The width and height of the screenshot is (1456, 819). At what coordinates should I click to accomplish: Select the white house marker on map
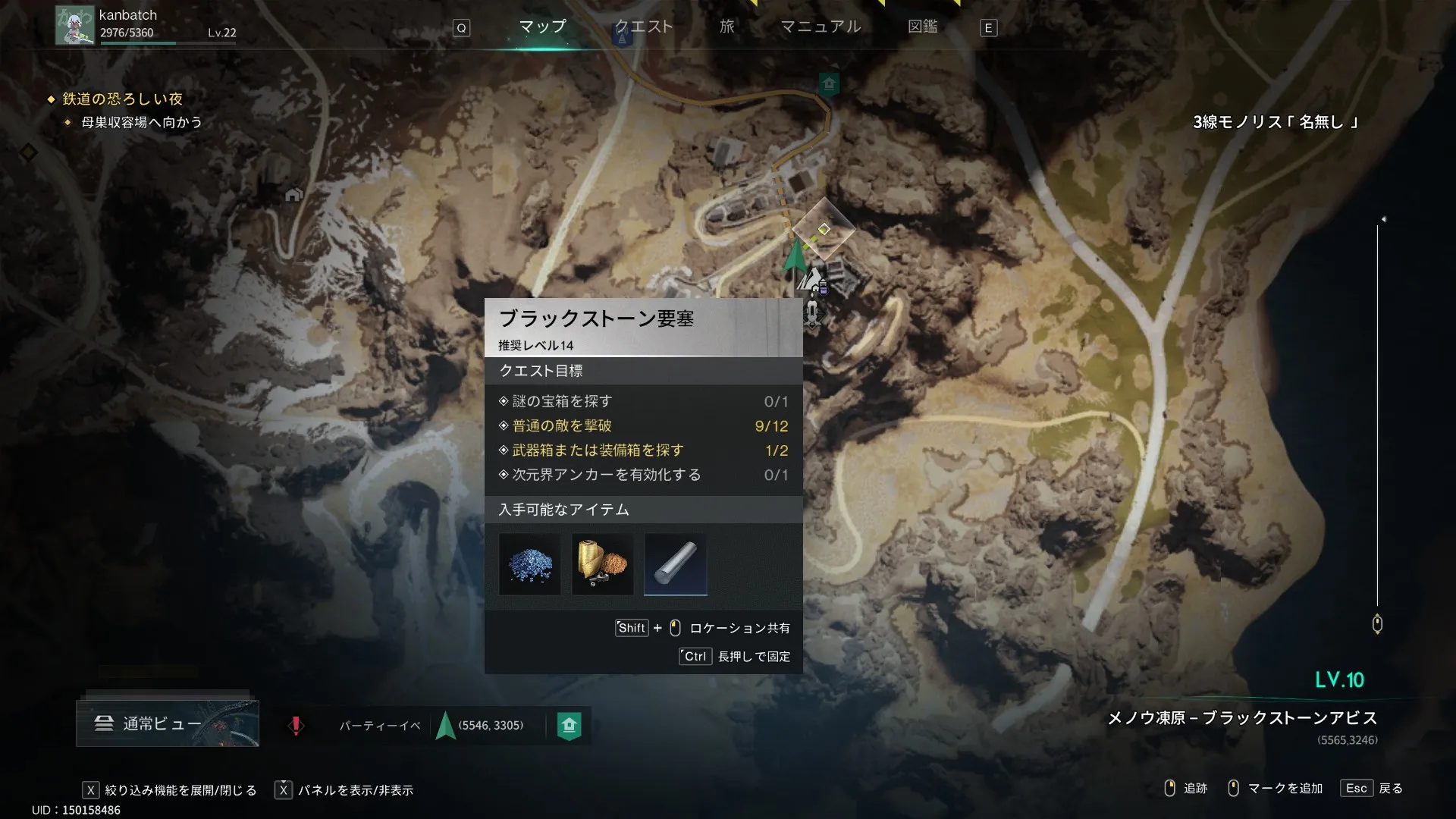click(x=293, y=195)
